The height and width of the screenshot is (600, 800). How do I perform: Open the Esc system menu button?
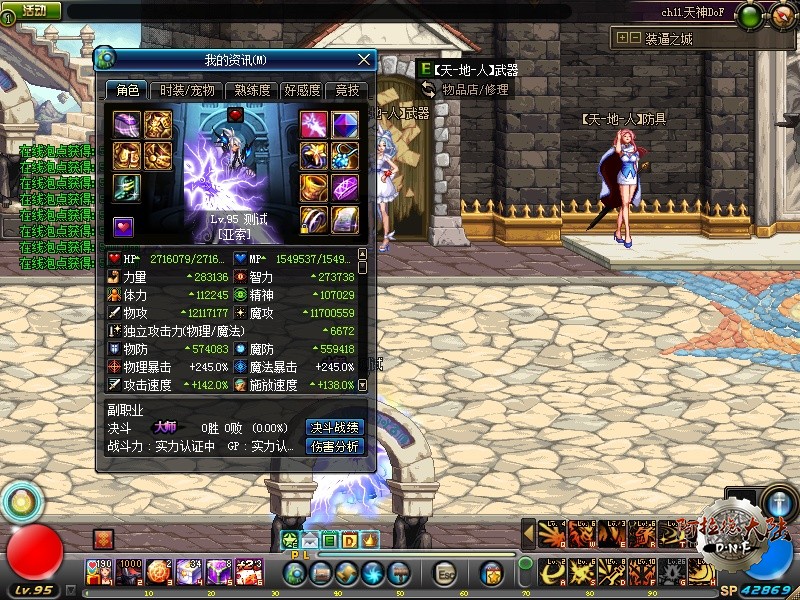(444, 573)
